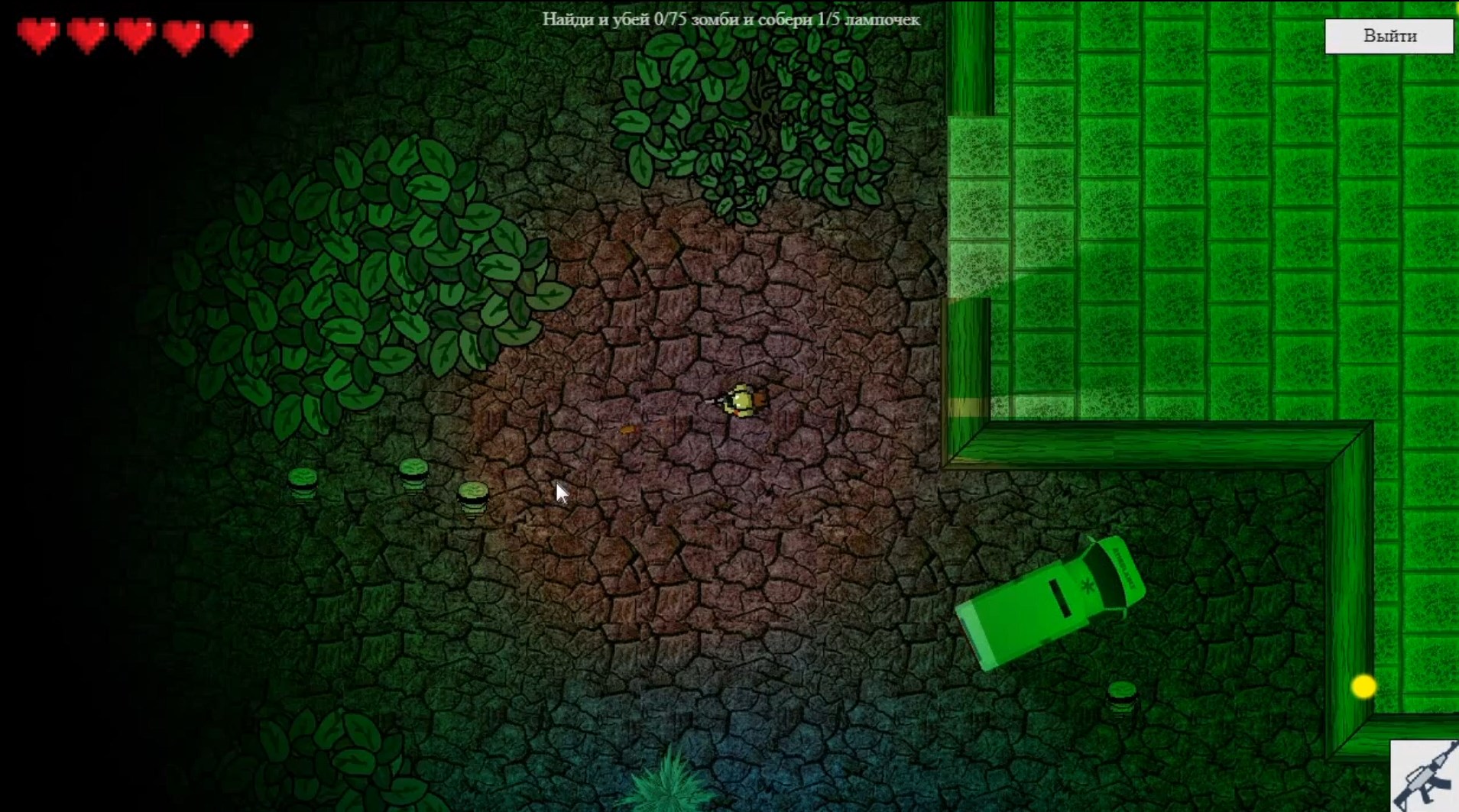Image resolution: width=1459 pixels, height=812 pixels.
Task: Click the Выйти exit button
Action: (1389, 36)
